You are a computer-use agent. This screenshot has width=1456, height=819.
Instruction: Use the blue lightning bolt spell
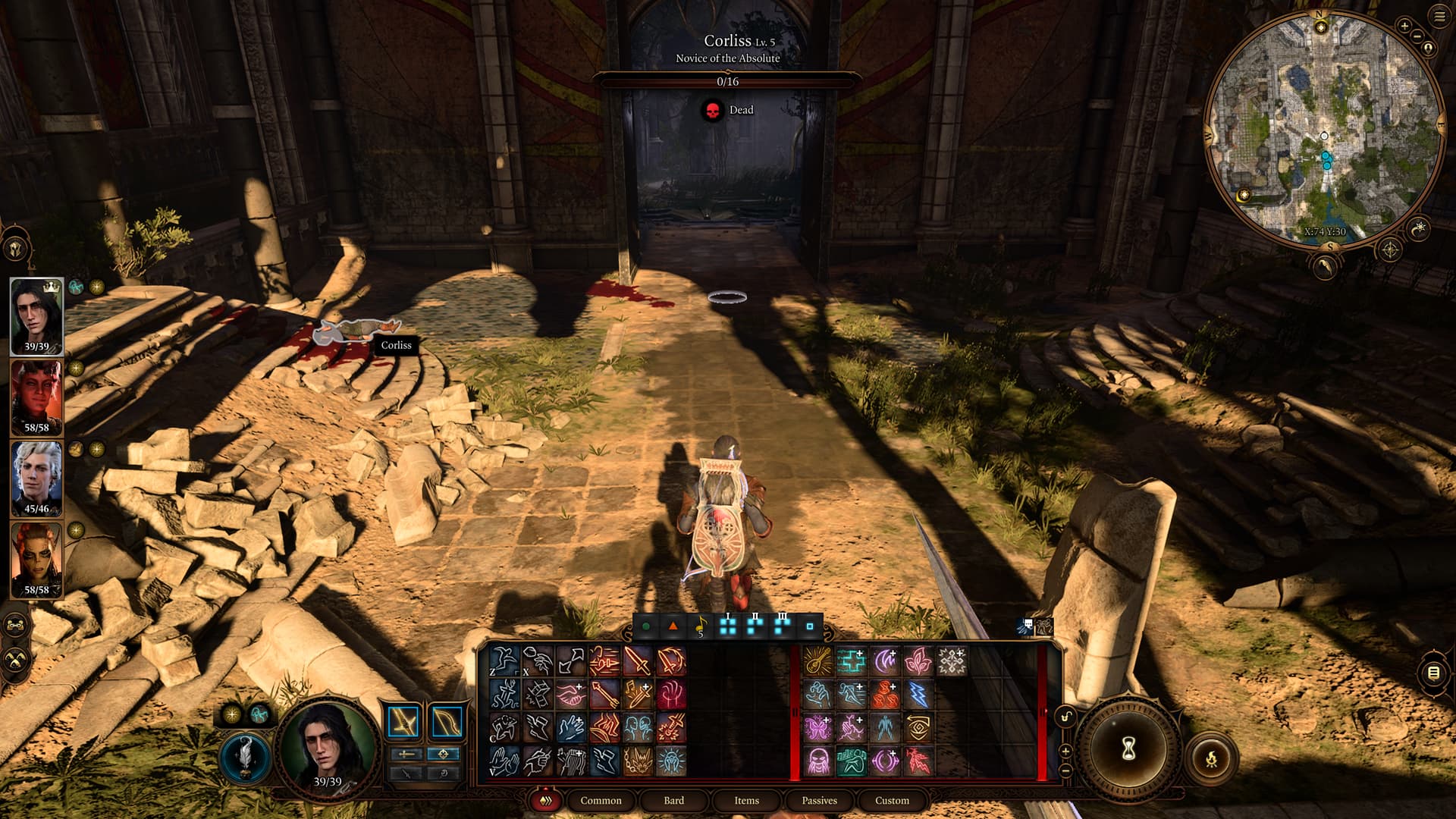click(x=918, y=695)
